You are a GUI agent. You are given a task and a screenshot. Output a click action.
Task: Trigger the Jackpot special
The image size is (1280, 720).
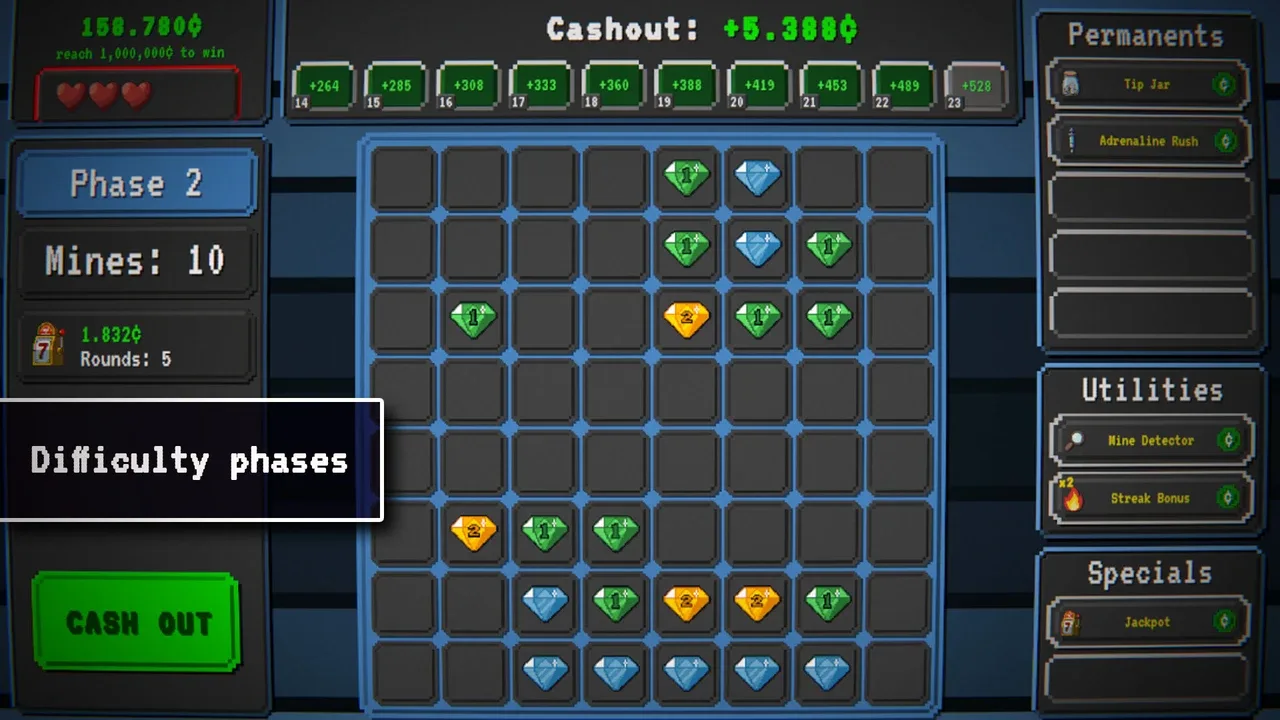[x=1147, y=622]
